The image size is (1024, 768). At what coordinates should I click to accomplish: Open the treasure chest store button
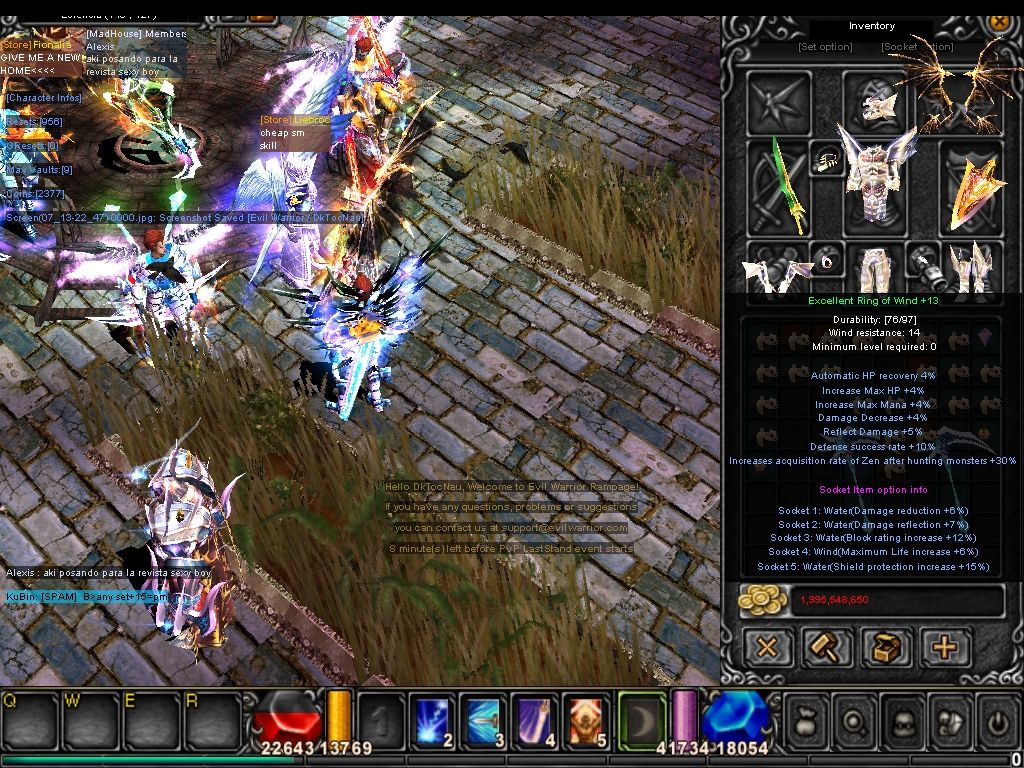pyautogui.click(x=886, y=648)
